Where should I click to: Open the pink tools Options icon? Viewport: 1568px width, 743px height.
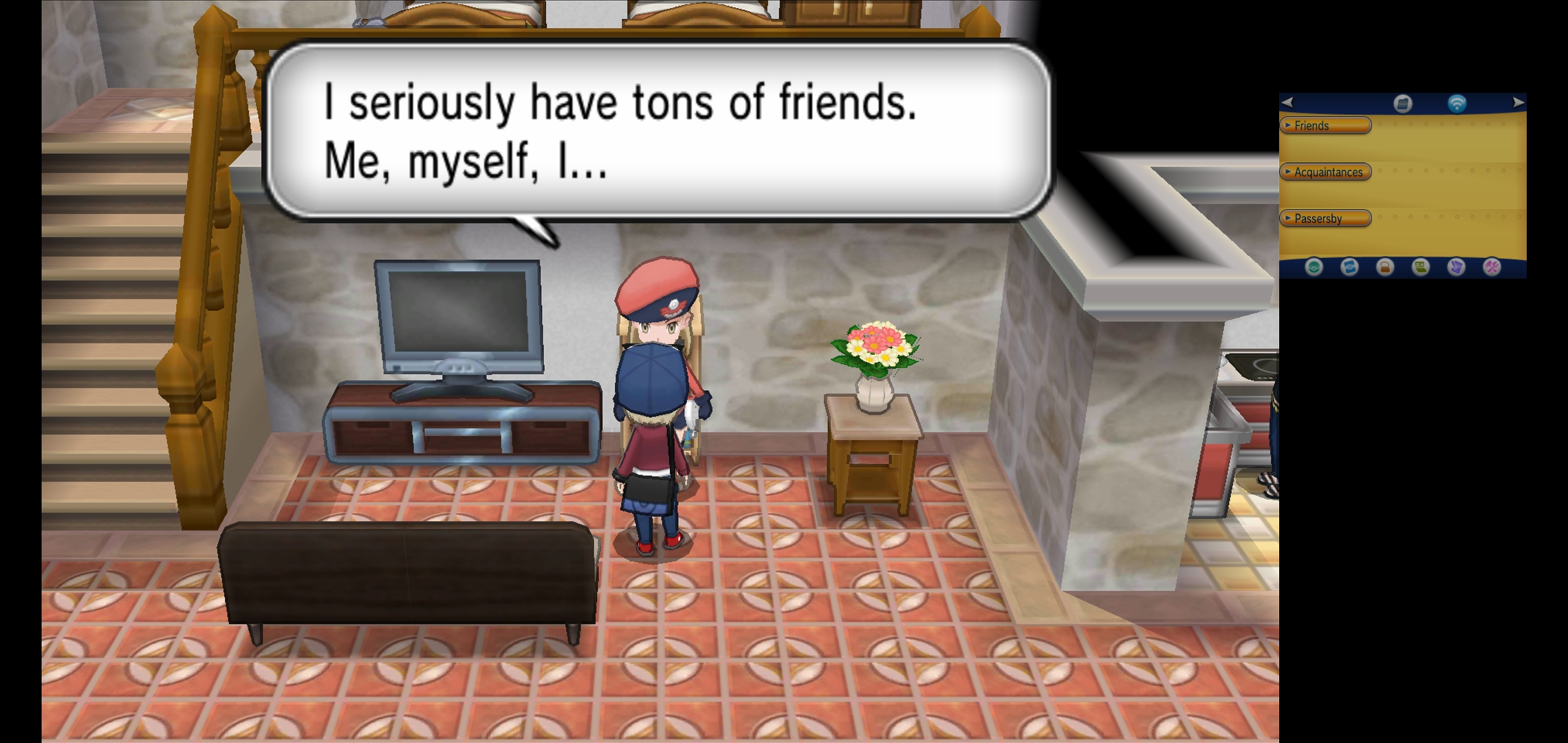tap(1492, 266)
